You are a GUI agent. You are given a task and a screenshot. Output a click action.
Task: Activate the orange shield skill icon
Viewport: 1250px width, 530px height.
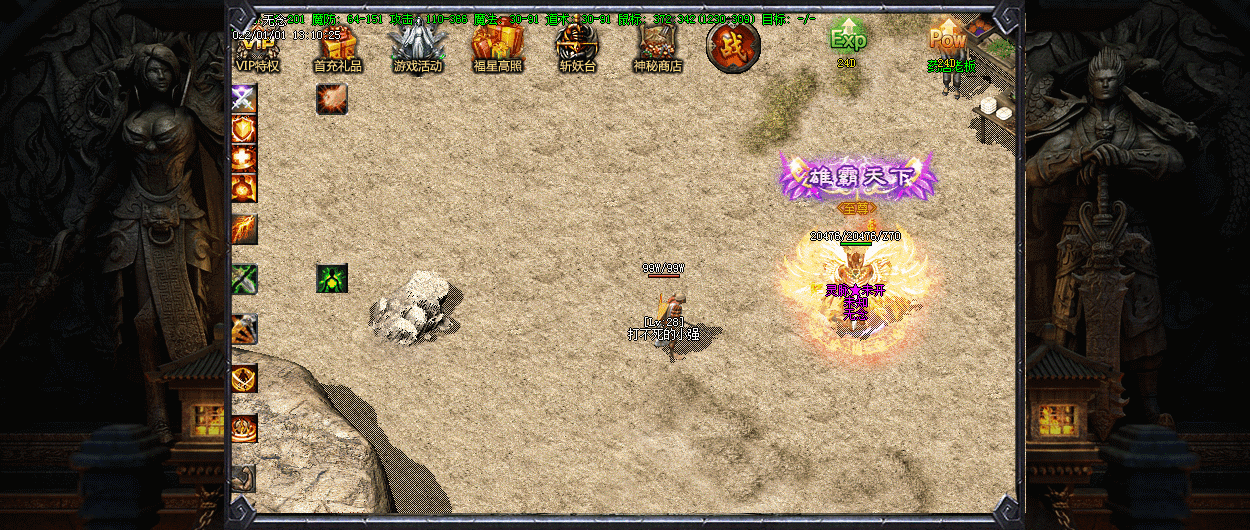(244, 128)
